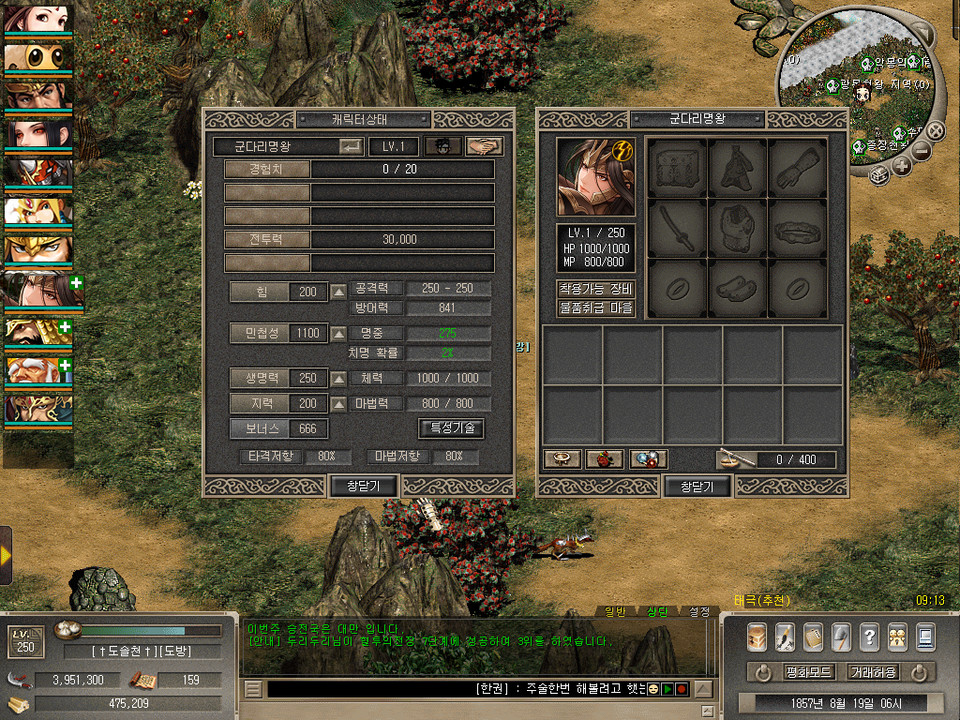Open the 물품취급 마을 item village button
Image resolution: width=960 pixels, height=720 pixels.
596,308
